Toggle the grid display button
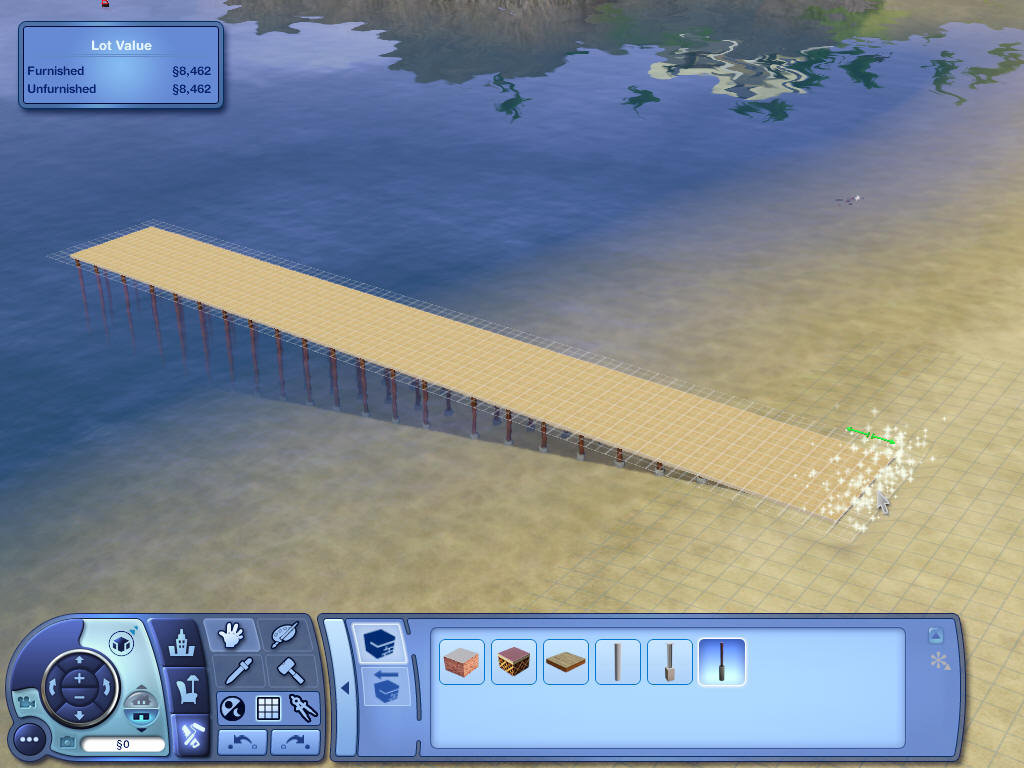The width and height of the screenshot is (1024, 768). click(x=268, y=708)
